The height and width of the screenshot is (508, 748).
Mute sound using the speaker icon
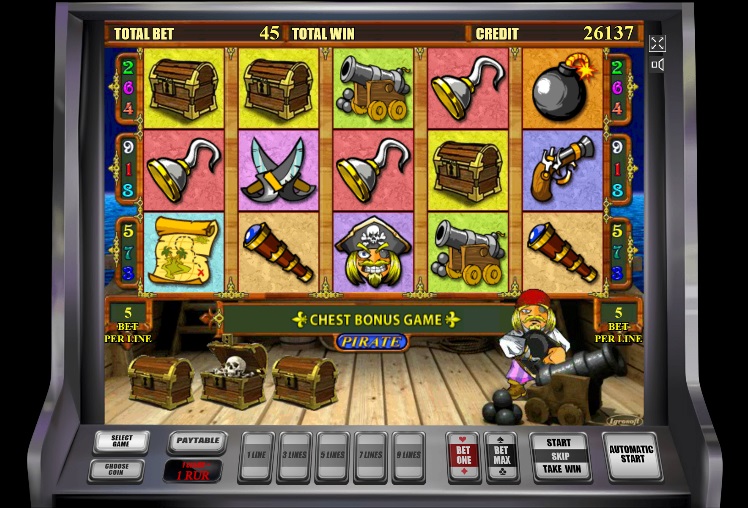[x=657, y=65]
